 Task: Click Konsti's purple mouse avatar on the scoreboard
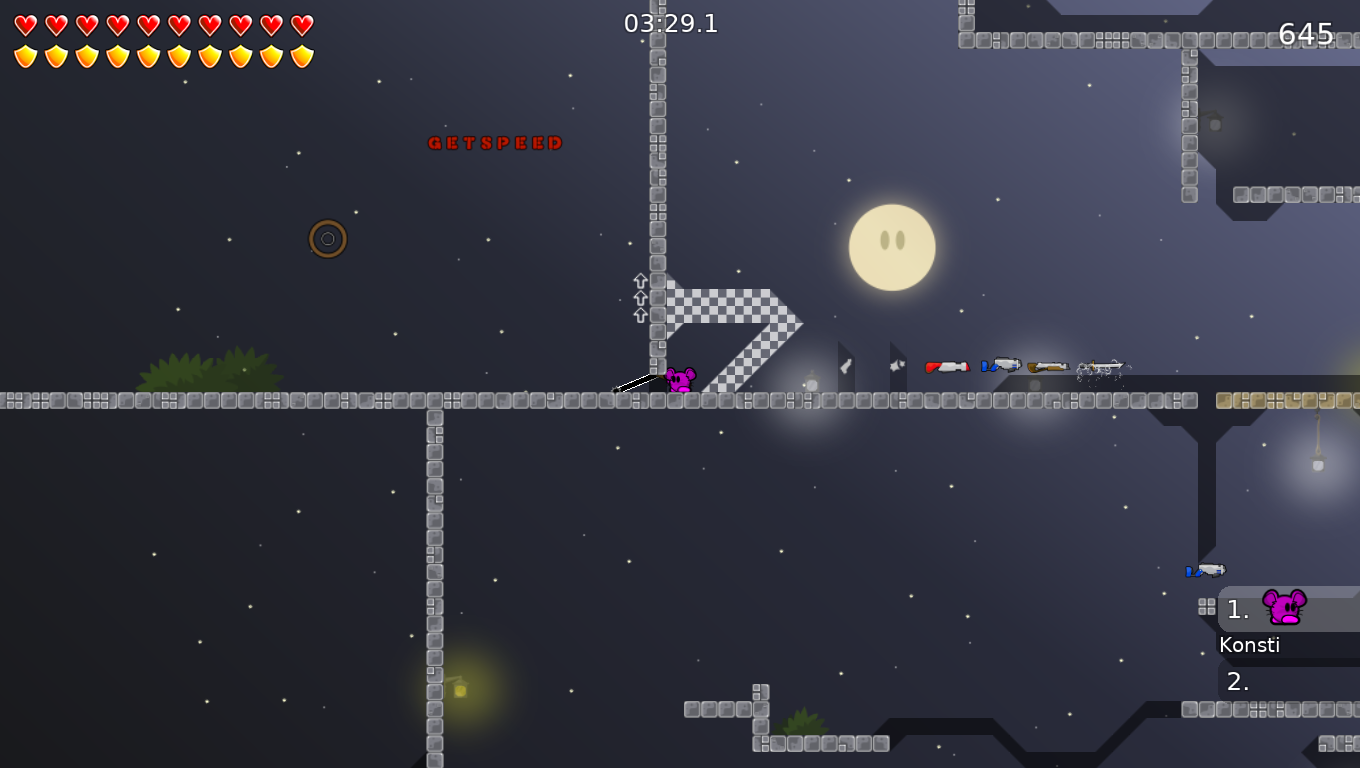pos(1284,607)
